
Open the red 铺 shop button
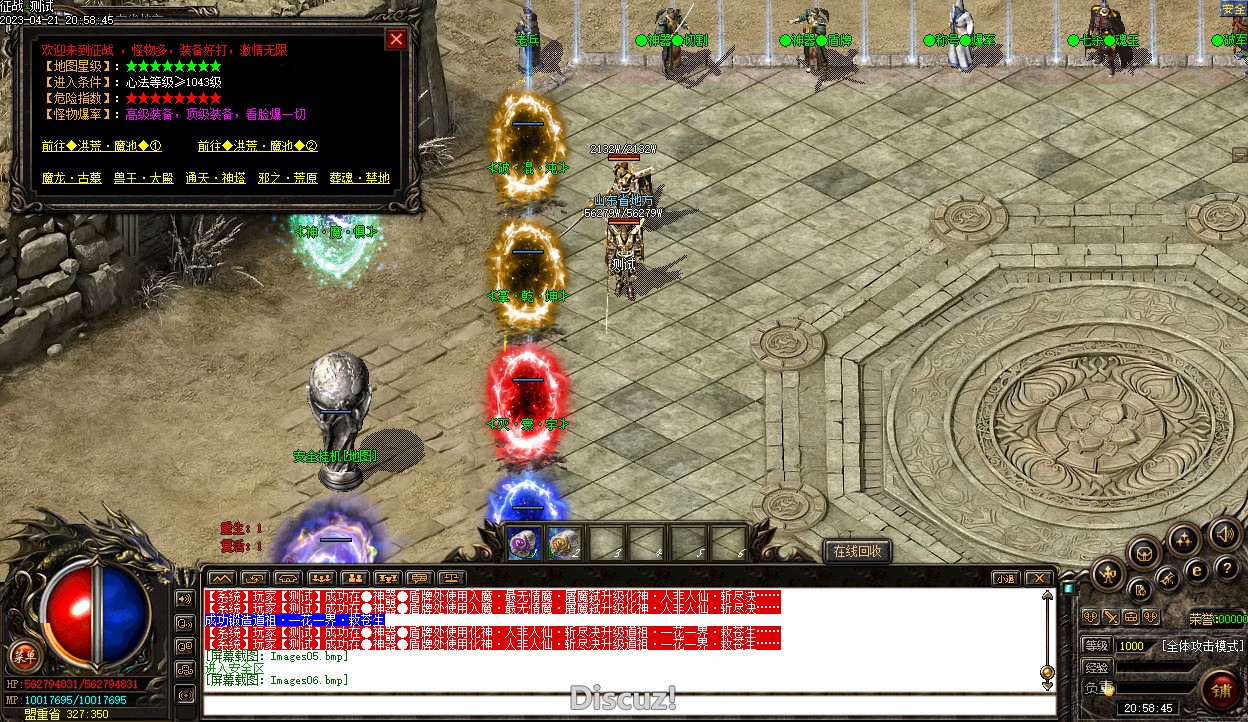(x=1221, y=690)
